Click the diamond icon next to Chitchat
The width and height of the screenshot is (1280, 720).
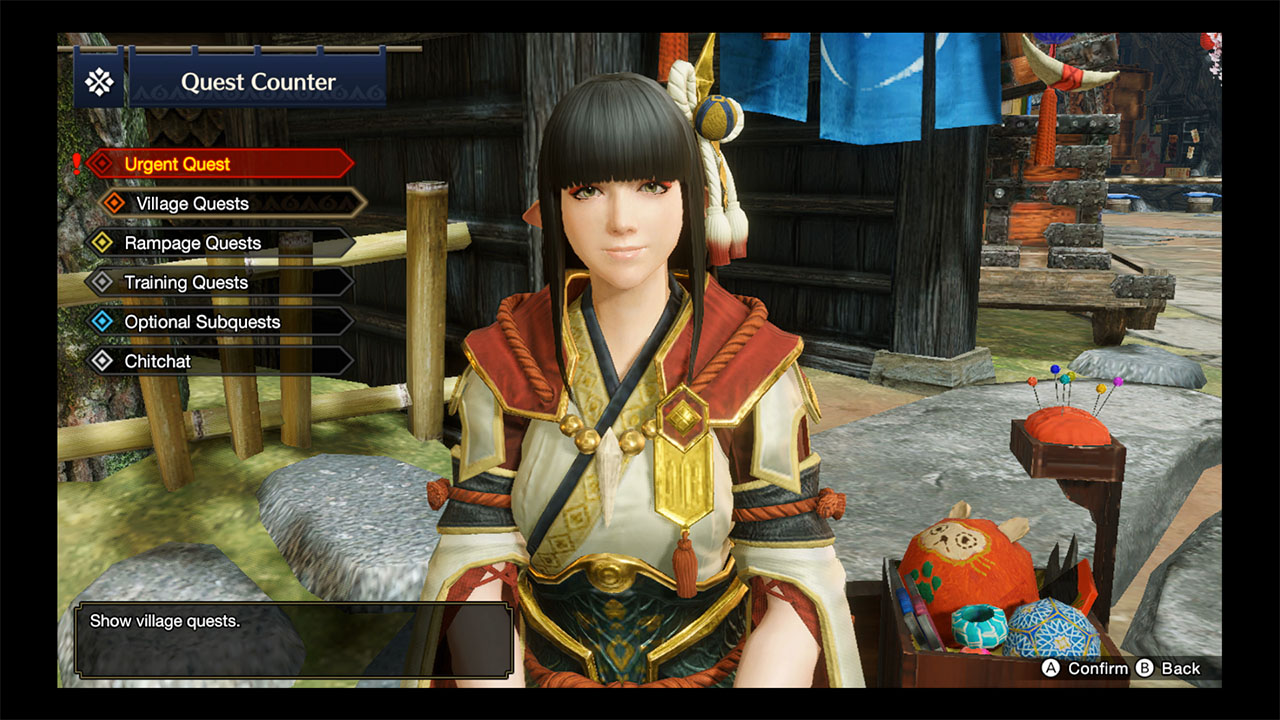click(x=101, y=361)
